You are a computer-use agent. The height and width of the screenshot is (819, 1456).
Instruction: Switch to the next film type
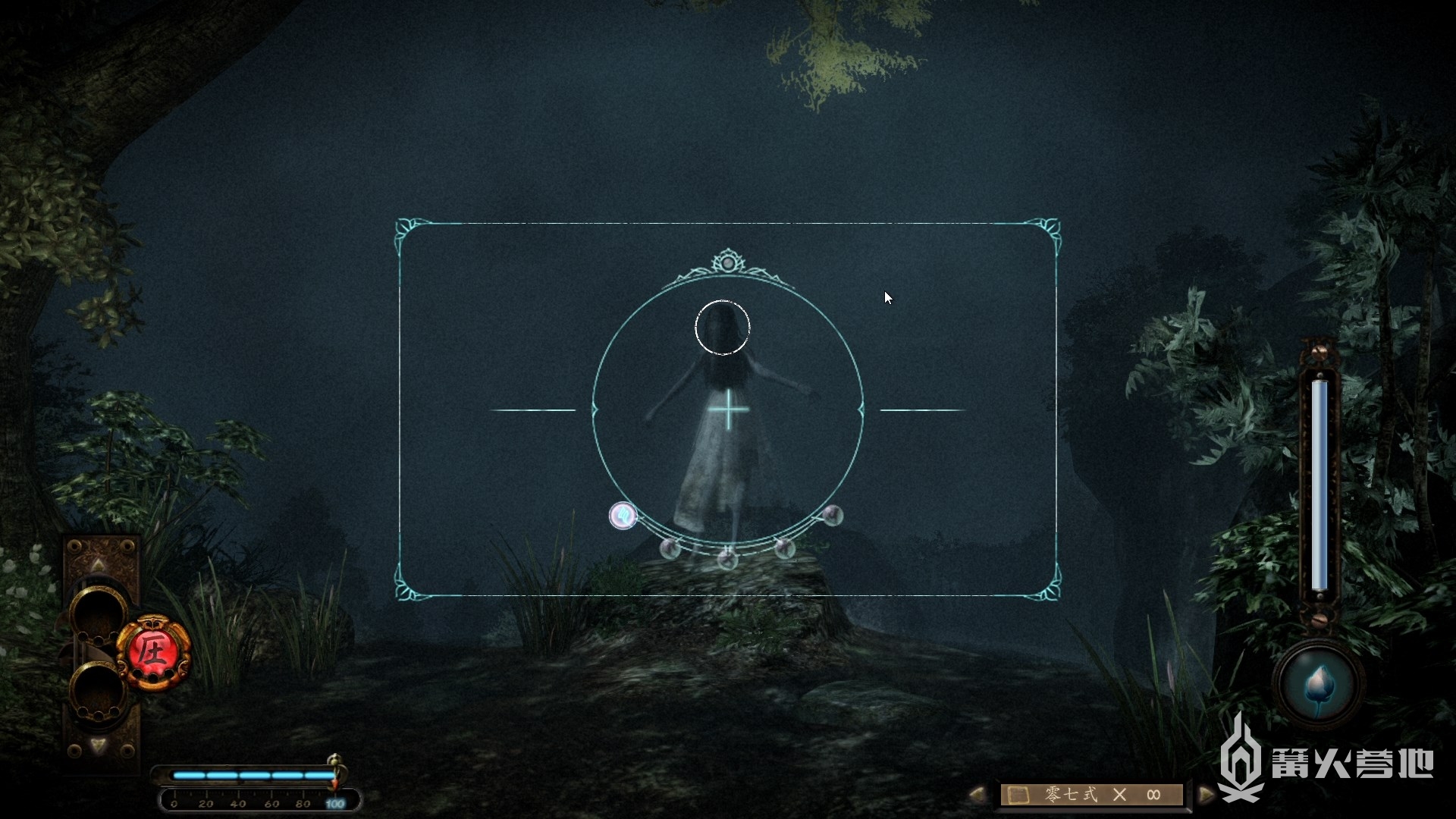coord(1205,794)
